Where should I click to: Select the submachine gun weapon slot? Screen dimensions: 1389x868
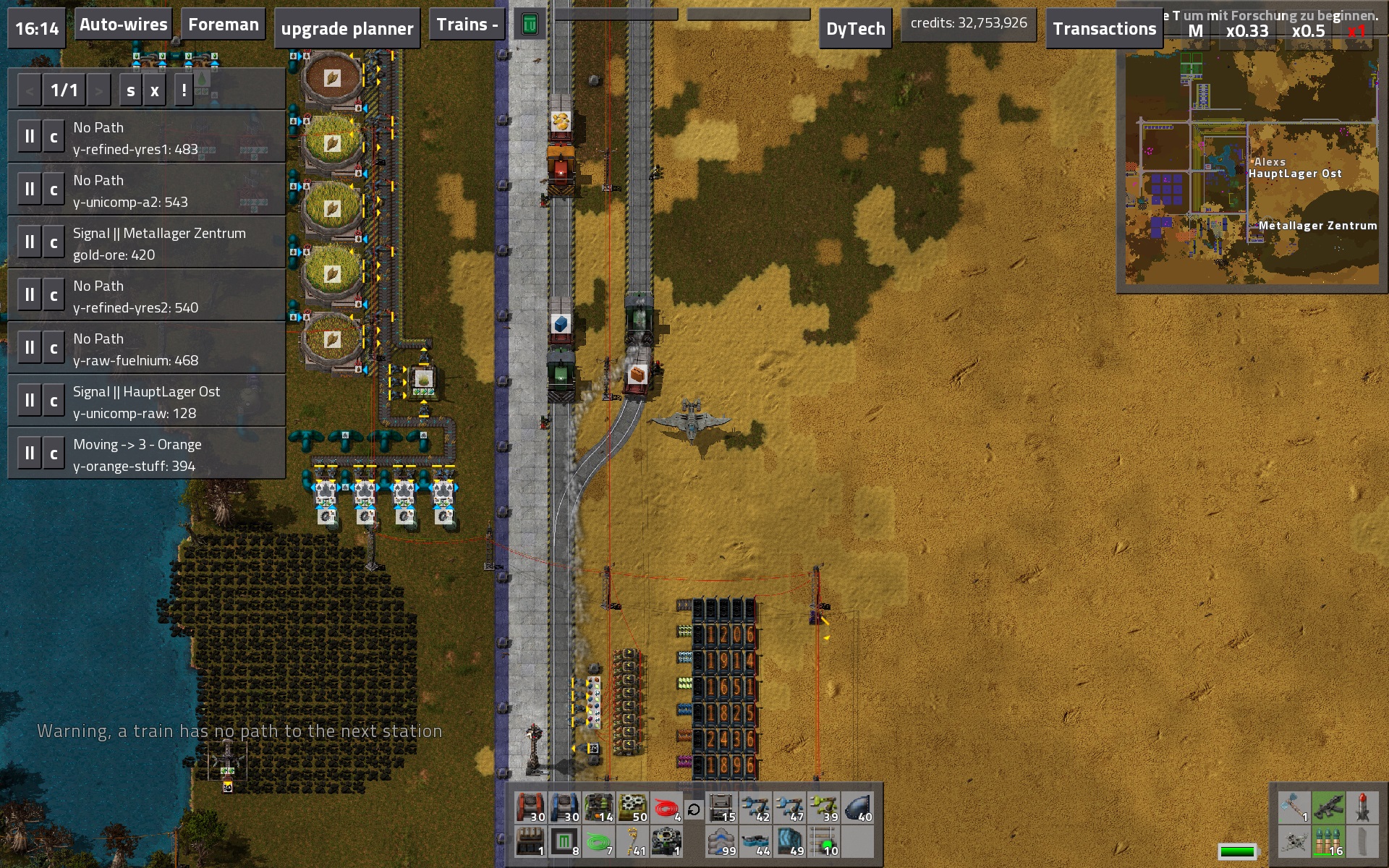point(1328,808)
